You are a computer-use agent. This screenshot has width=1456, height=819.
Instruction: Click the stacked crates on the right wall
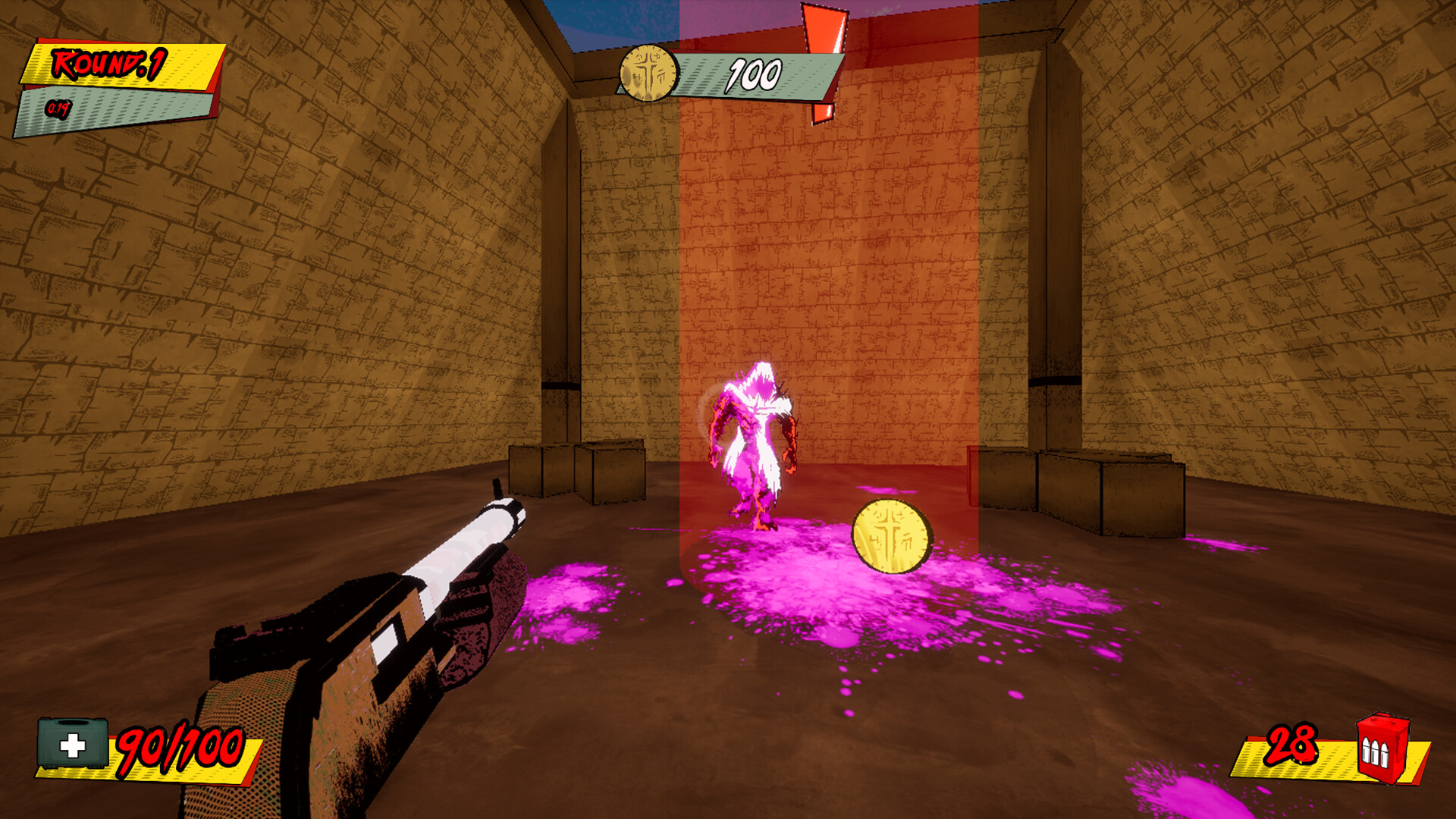[1107, 485]
